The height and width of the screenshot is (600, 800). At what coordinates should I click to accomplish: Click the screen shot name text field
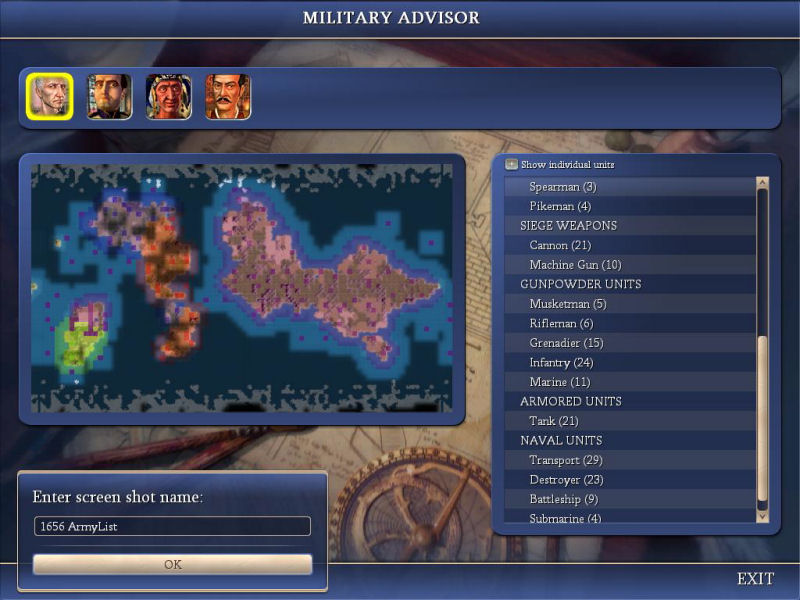(172, 526)
